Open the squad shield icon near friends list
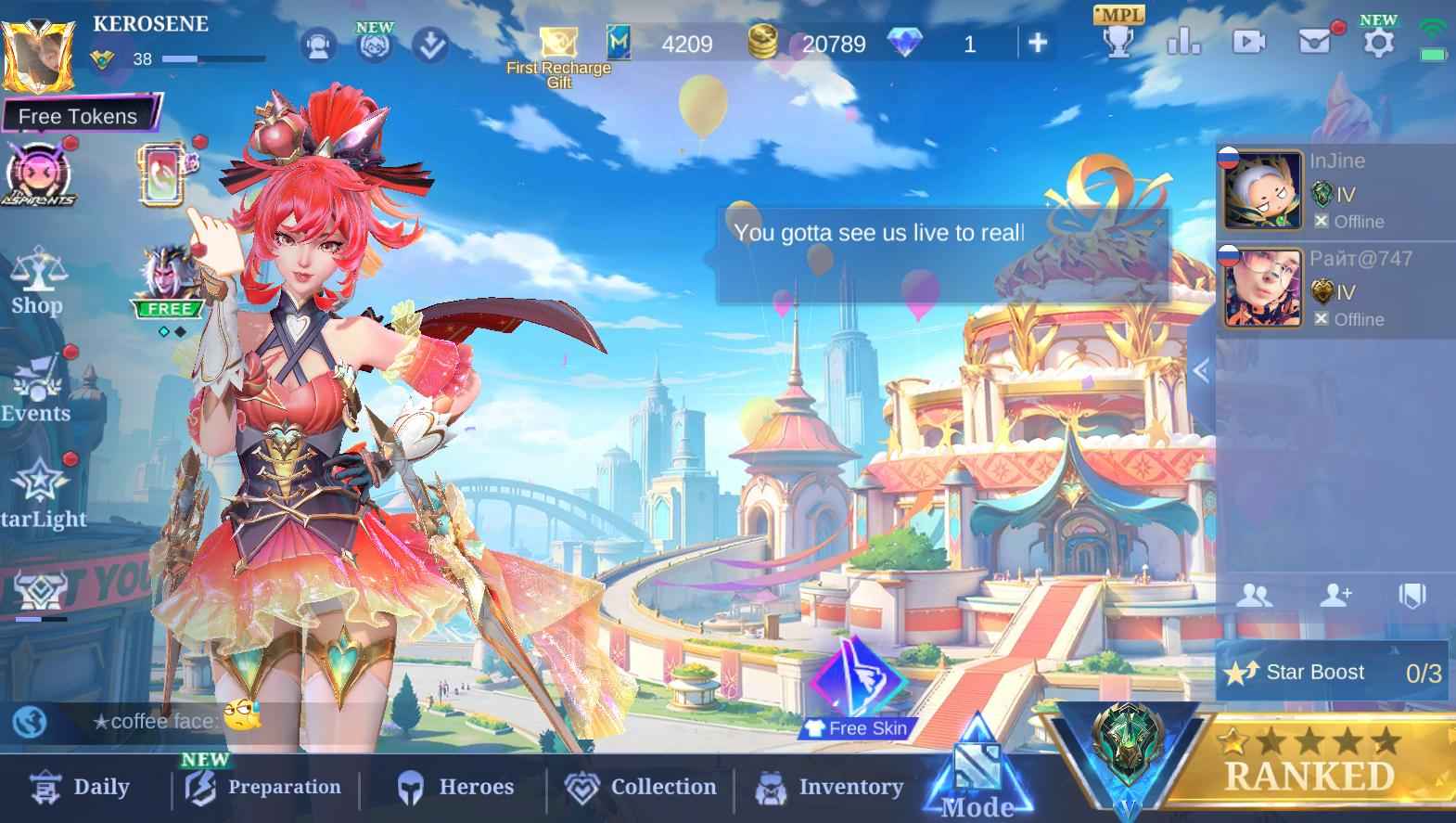The height and width of the screenshot is (823, 1456). (1412, 596)
